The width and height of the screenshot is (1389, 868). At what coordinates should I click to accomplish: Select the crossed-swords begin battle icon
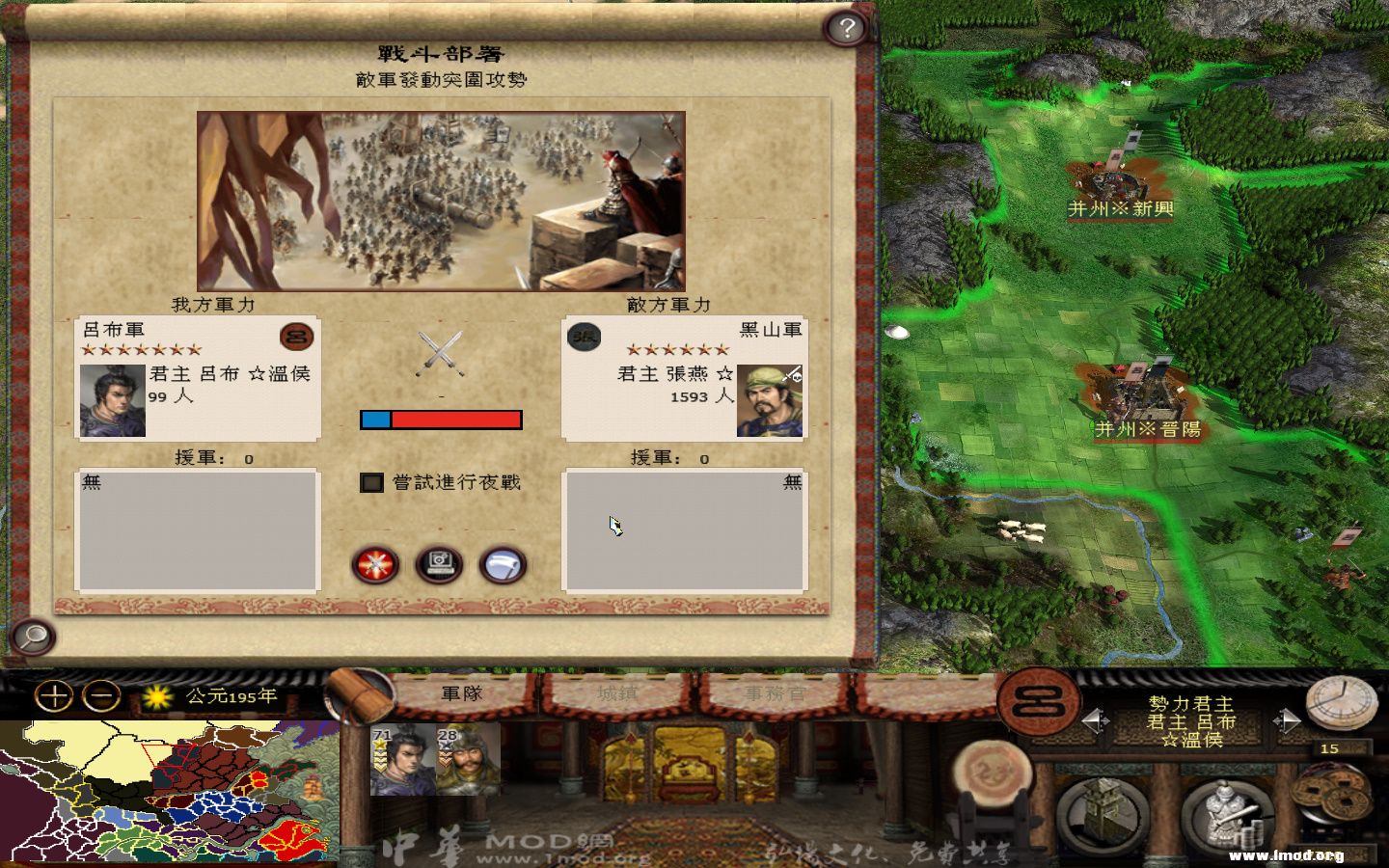374,566
